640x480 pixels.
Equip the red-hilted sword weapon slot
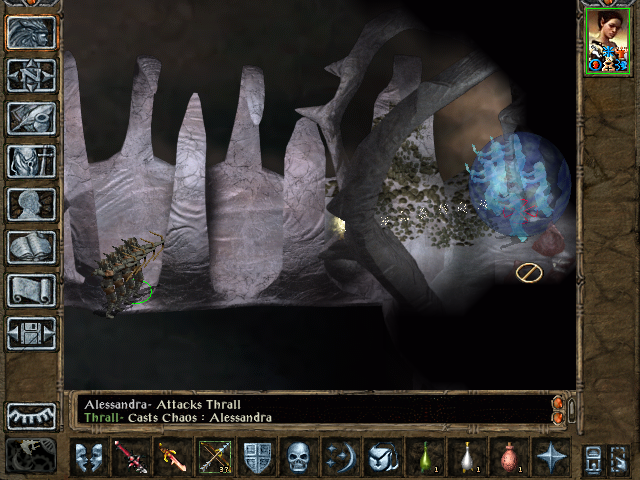130,457
